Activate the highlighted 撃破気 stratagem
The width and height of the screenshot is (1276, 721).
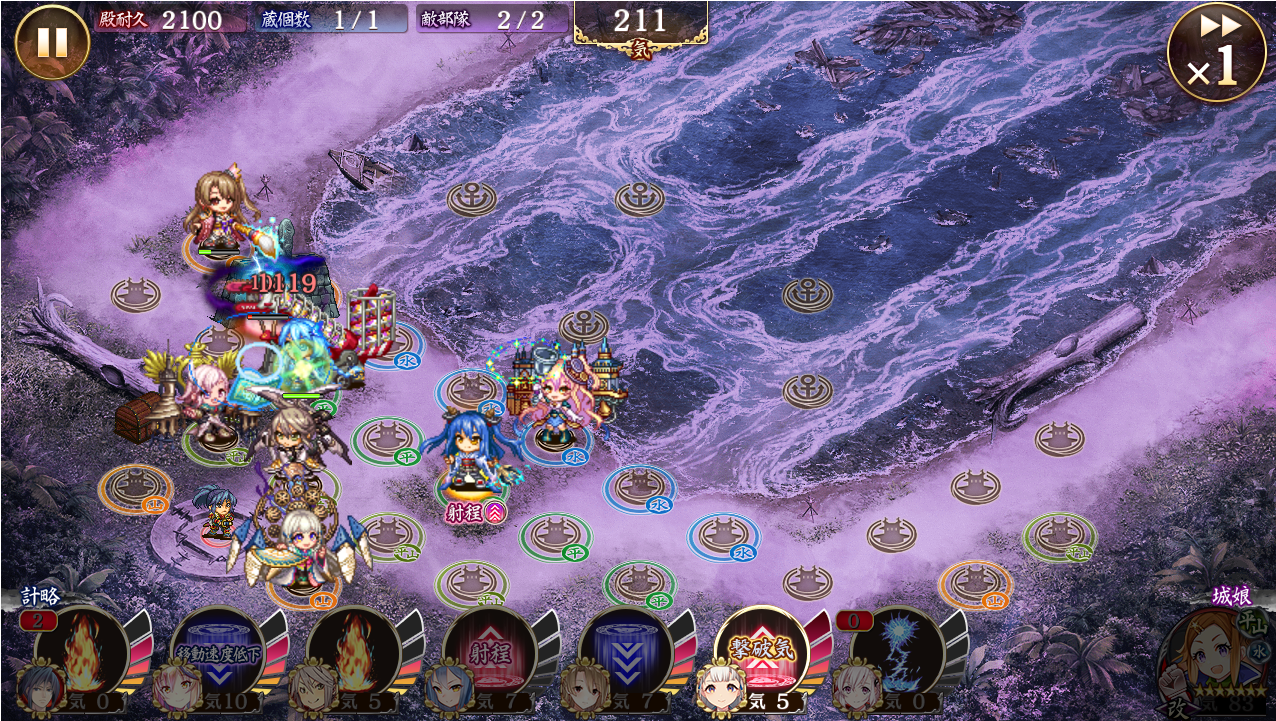click(x=761, y=650)
